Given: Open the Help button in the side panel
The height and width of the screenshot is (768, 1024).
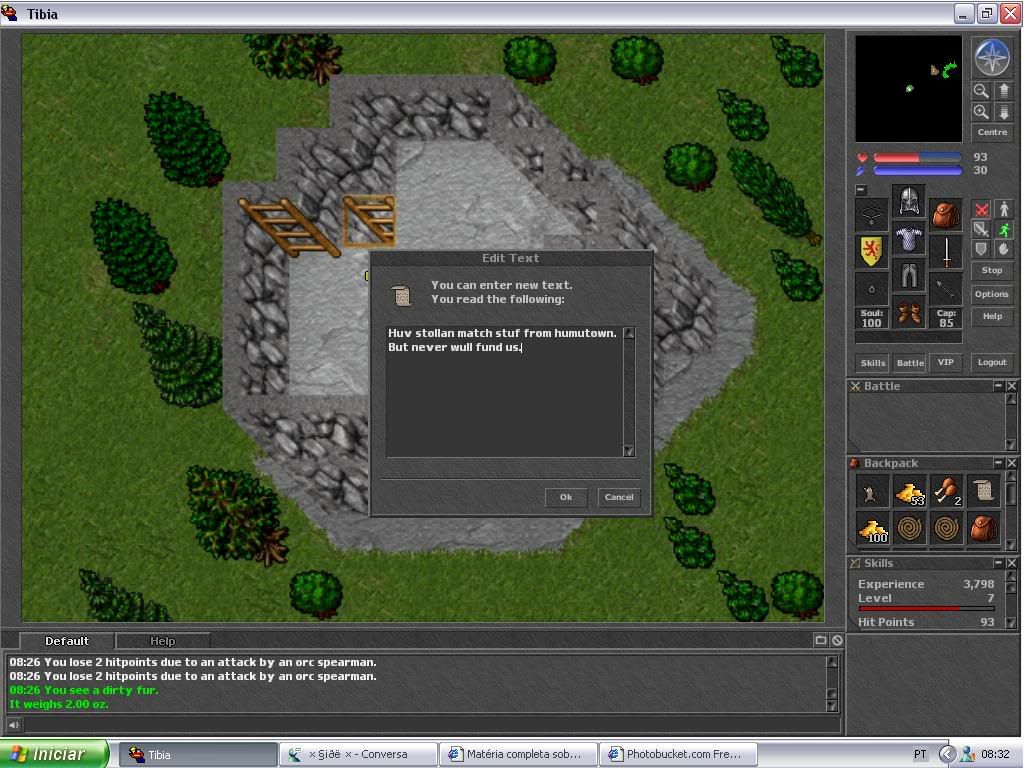Looking at the screenshot, I should [991, 316].
